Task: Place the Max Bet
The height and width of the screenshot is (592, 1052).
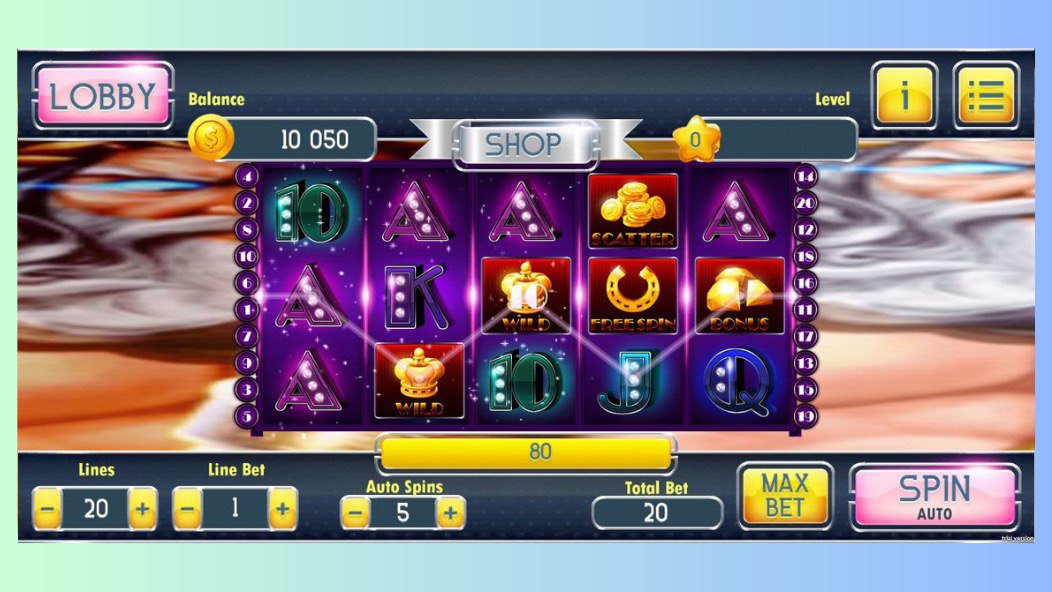Action: (x=785, y=495)
